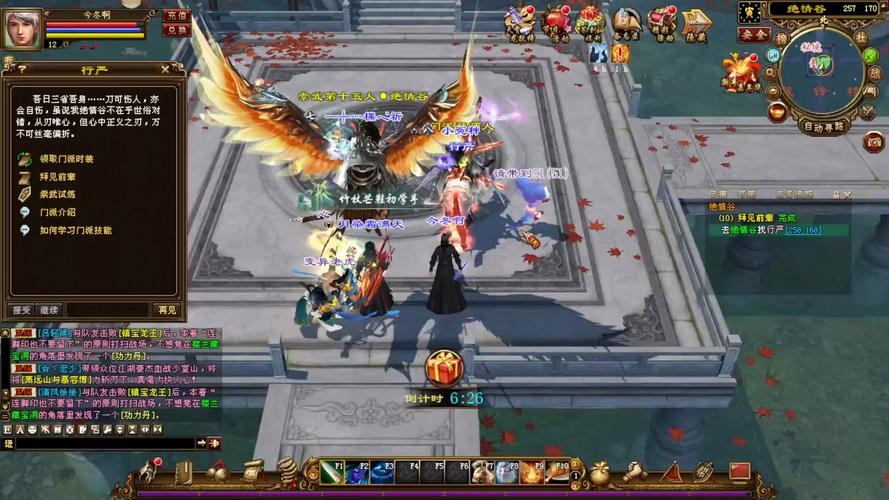Screen dimensions: 889x500
Task: Pick the 崇武试炼 dialogue option
Action: click(x=57, y=194)
